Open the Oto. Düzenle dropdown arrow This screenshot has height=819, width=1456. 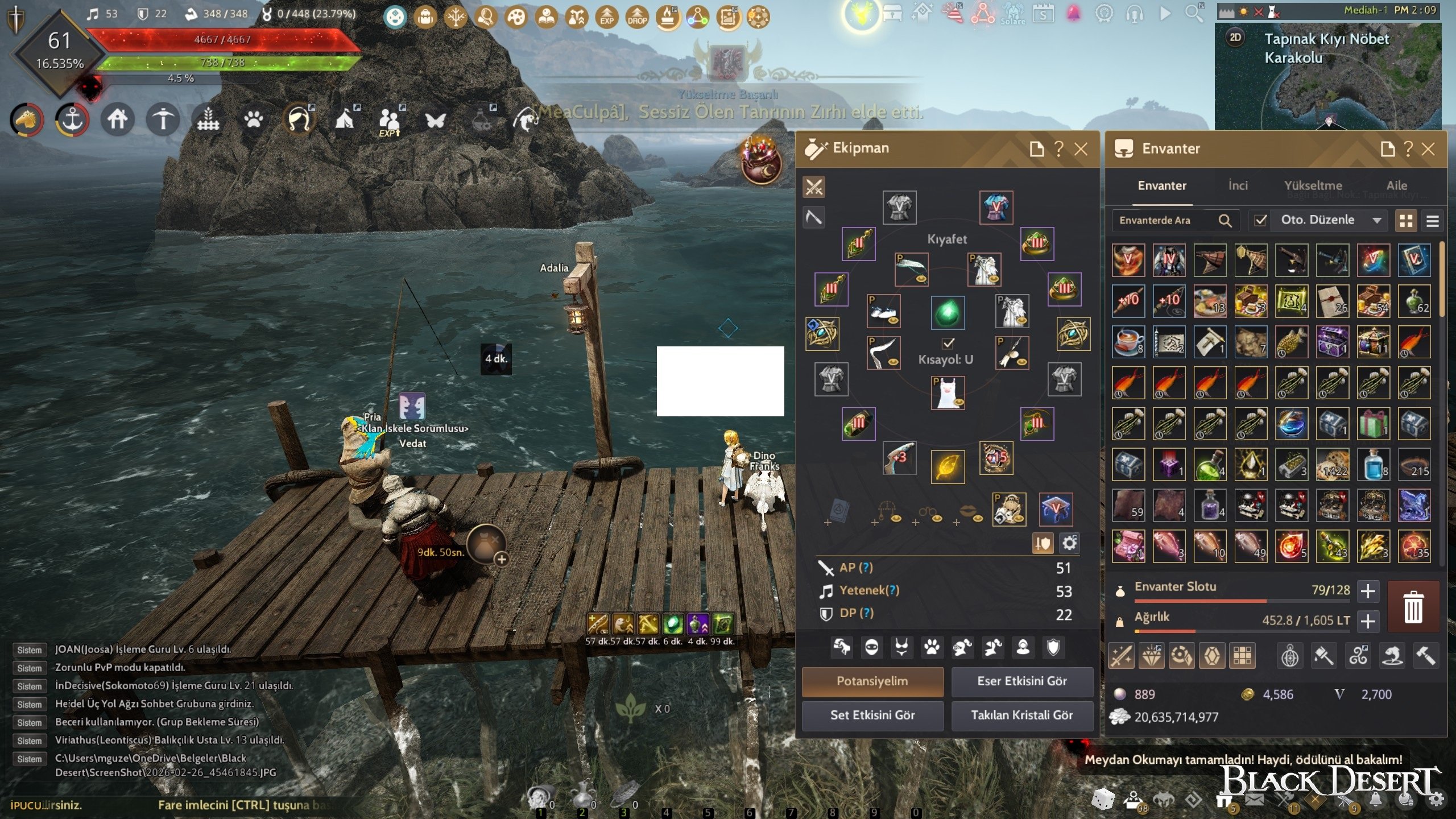(1377, 220)
